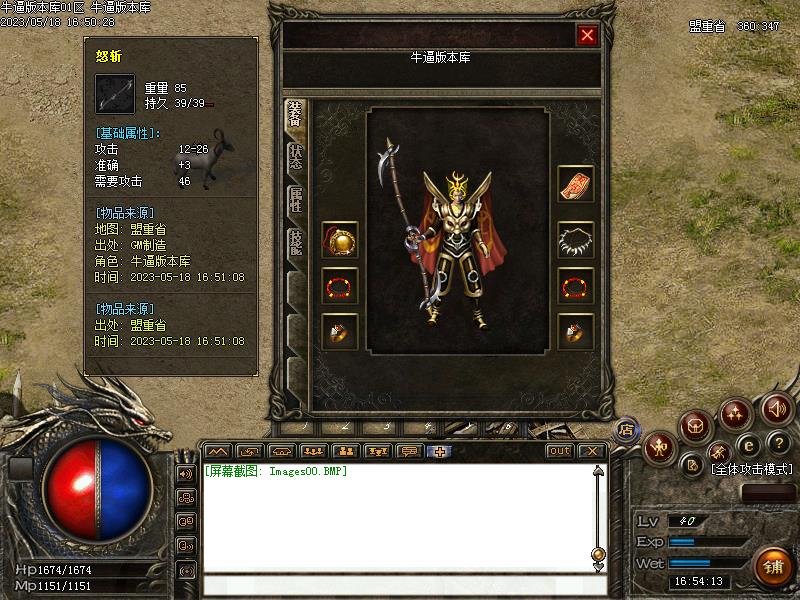Close the chat window with X

592,451
